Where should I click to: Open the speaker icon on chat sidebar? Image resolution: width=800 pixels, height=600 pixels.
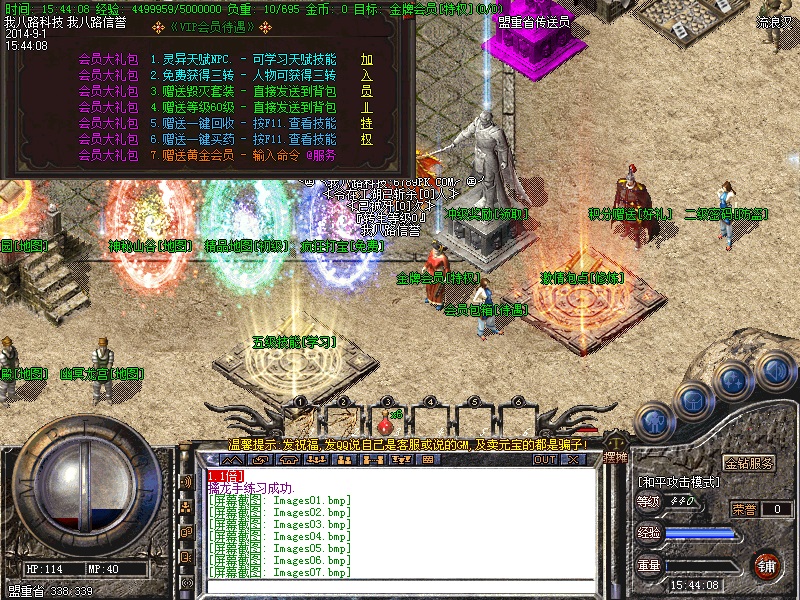(x=186, y=481)
